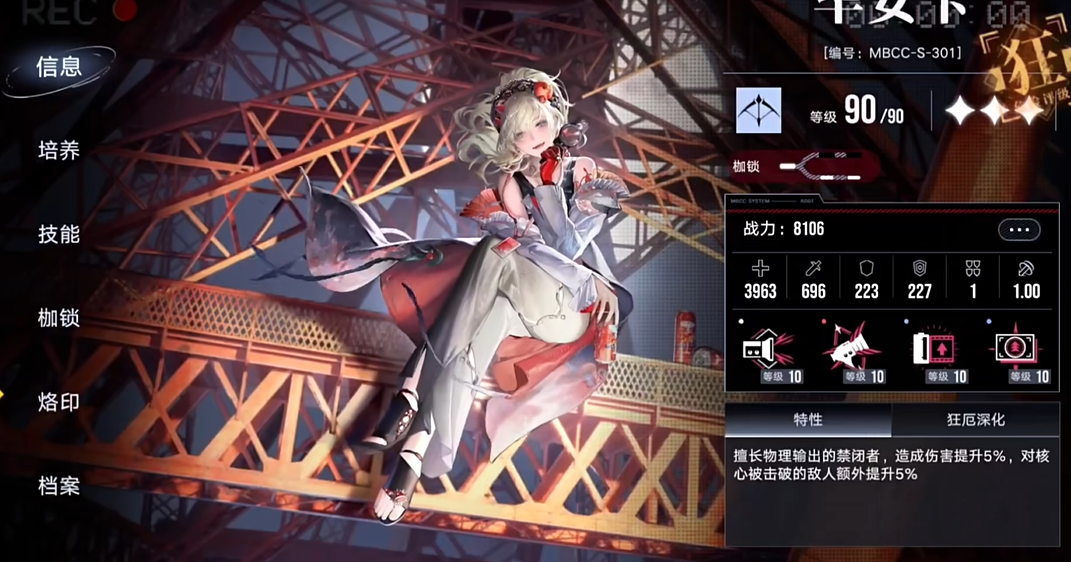Click the three-dot details button beside 战力

1019,230
